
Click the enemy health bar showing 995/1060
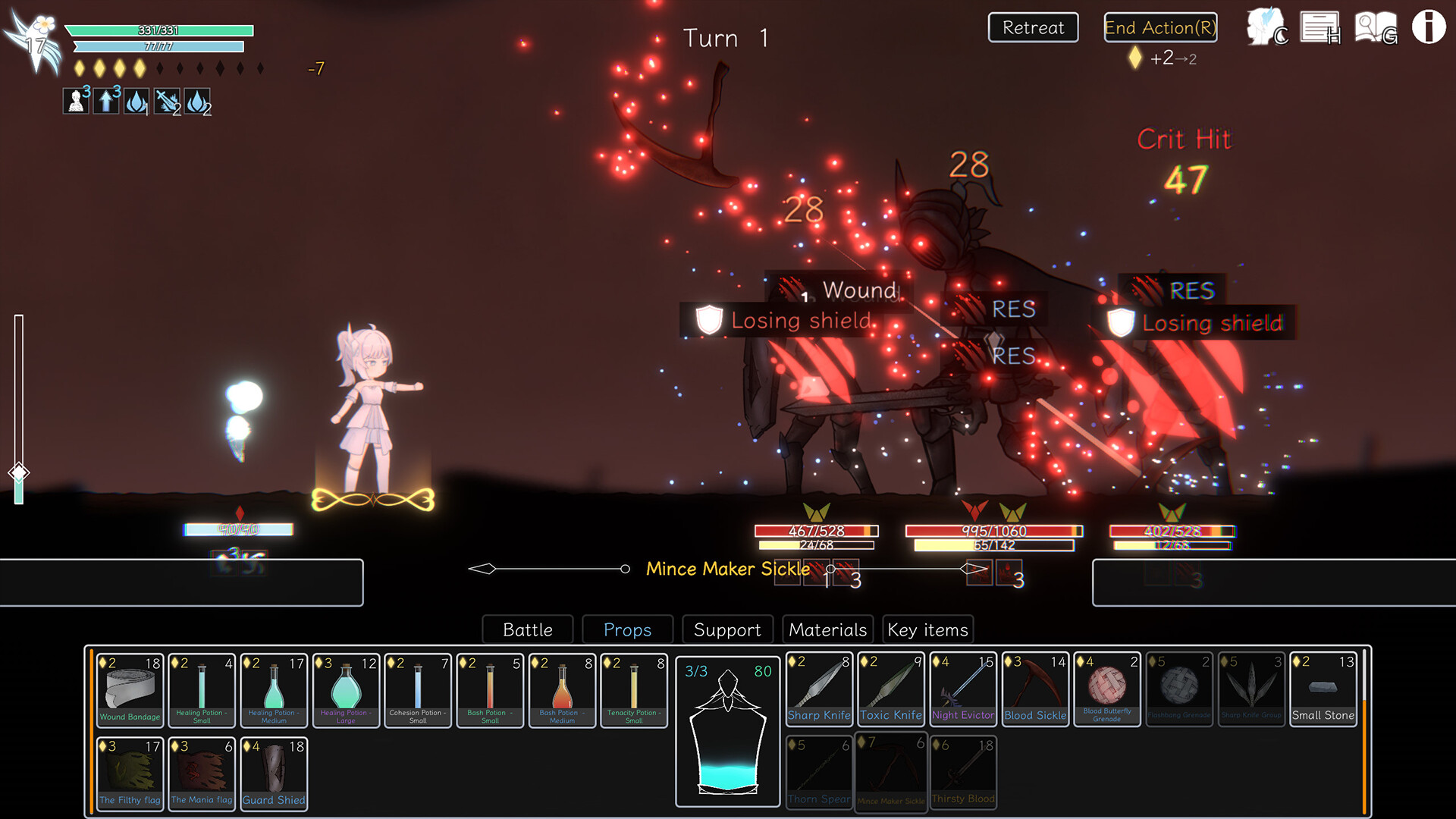[x=993, y=531]
